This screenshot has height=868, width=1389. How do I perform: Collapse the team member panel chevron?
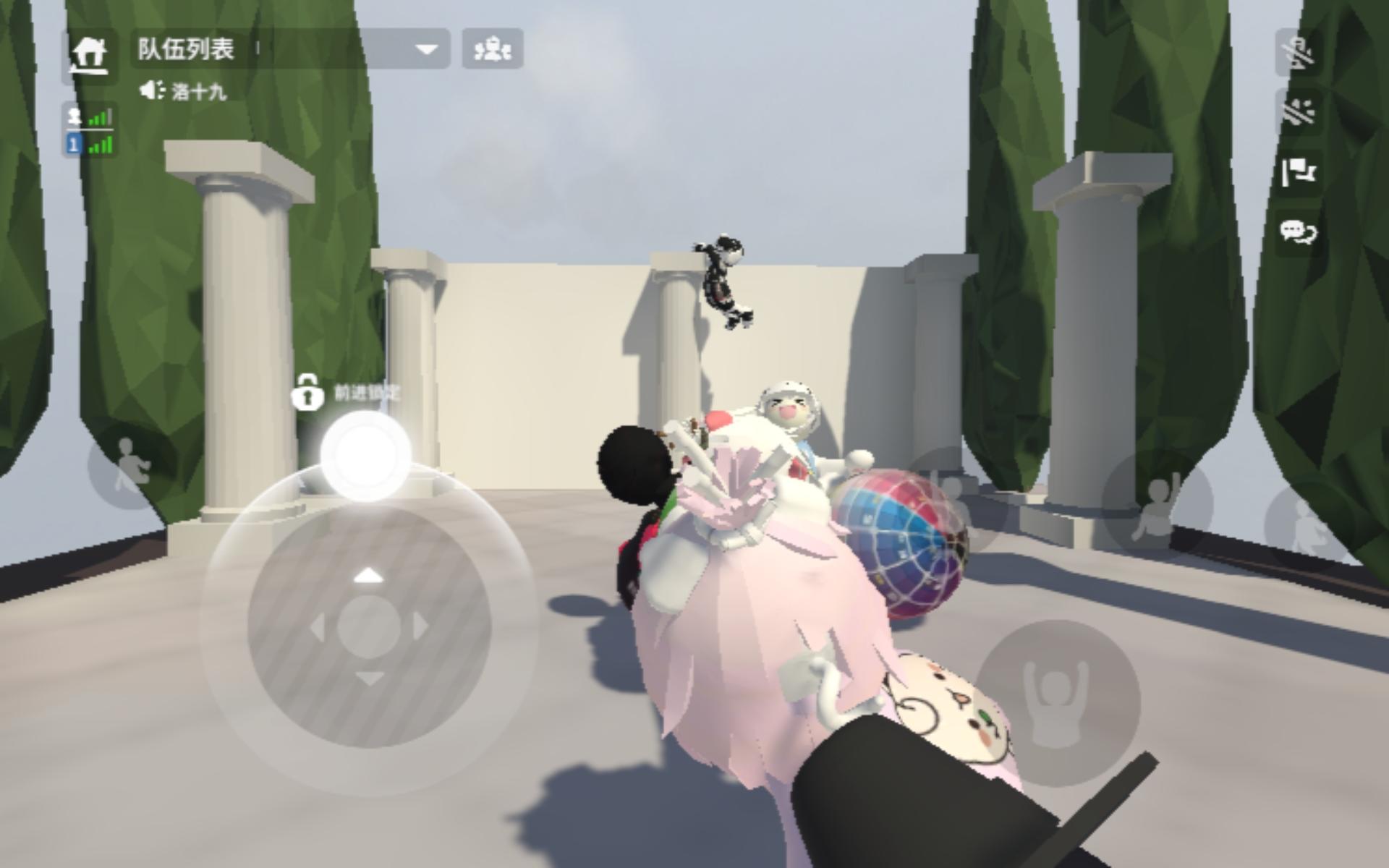pos(428,49)
